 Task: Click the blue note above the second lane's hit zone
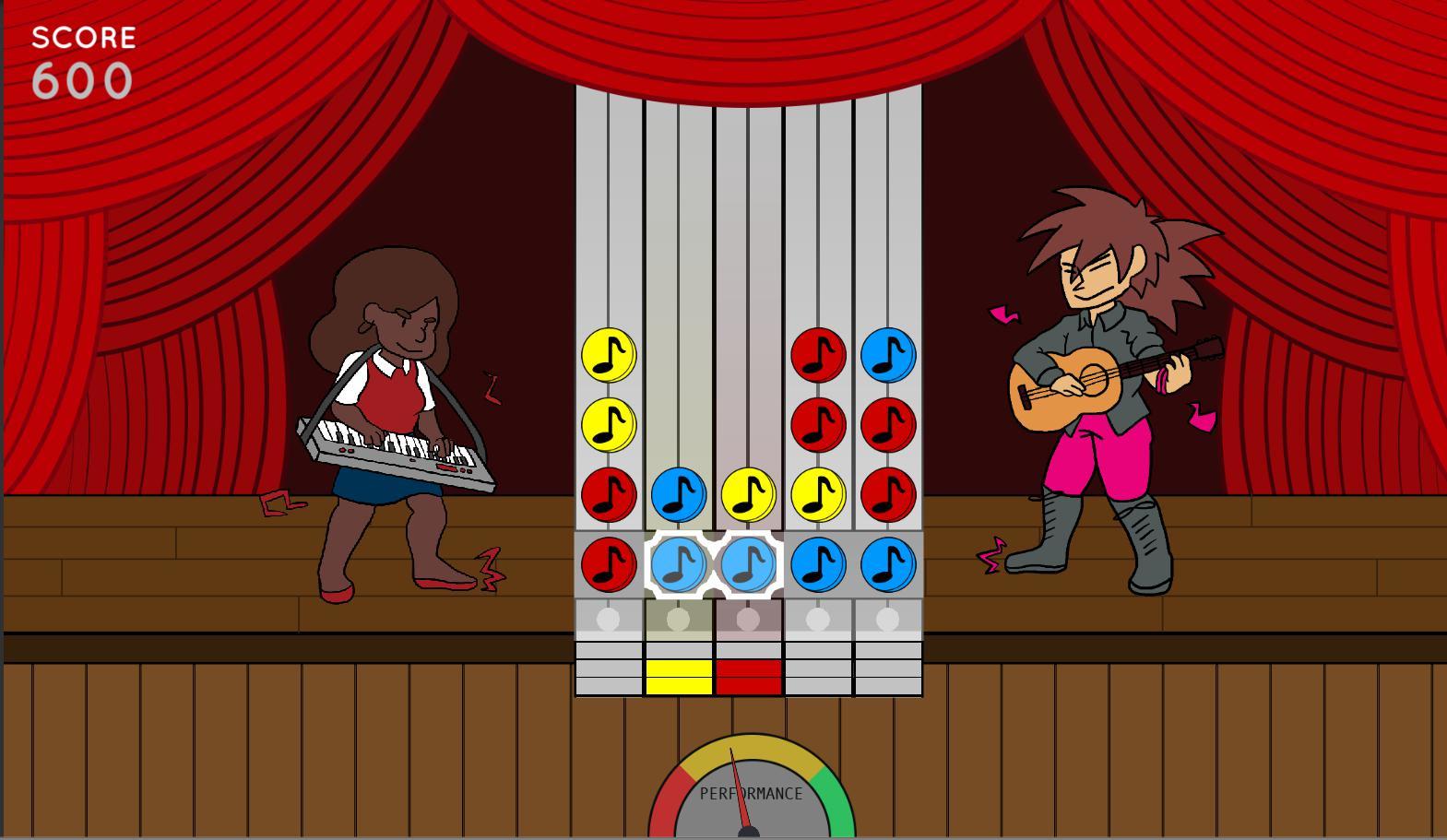678,494
